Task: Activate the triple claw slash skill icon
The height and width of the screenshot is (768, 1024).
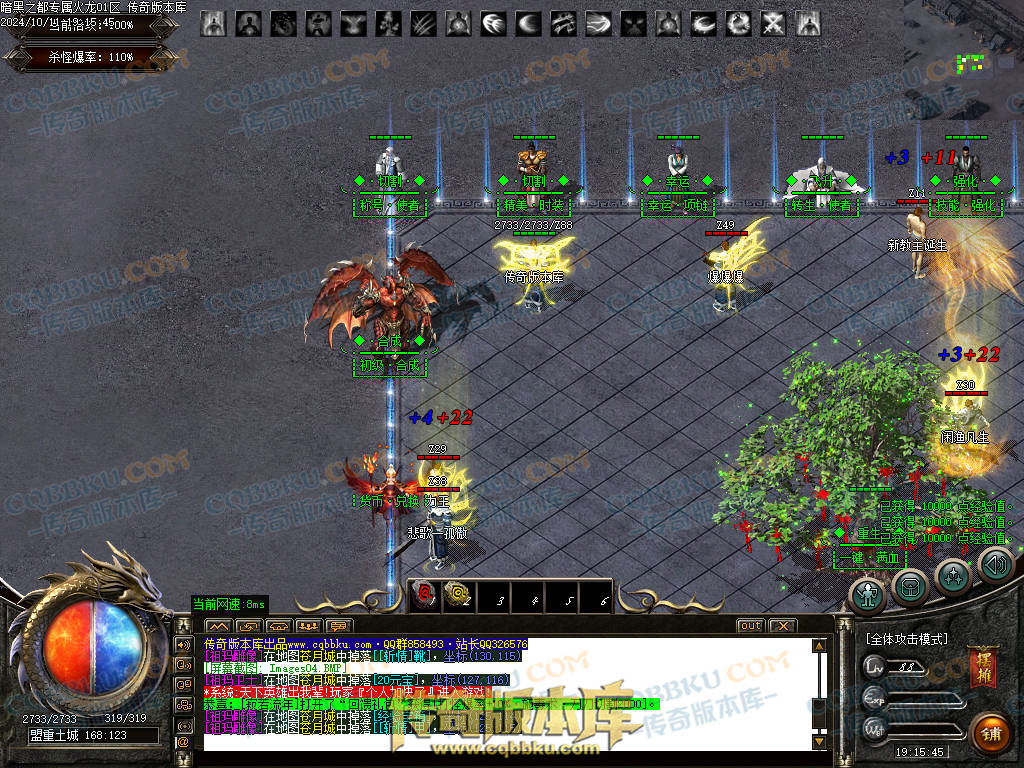Action: point(424,23)
